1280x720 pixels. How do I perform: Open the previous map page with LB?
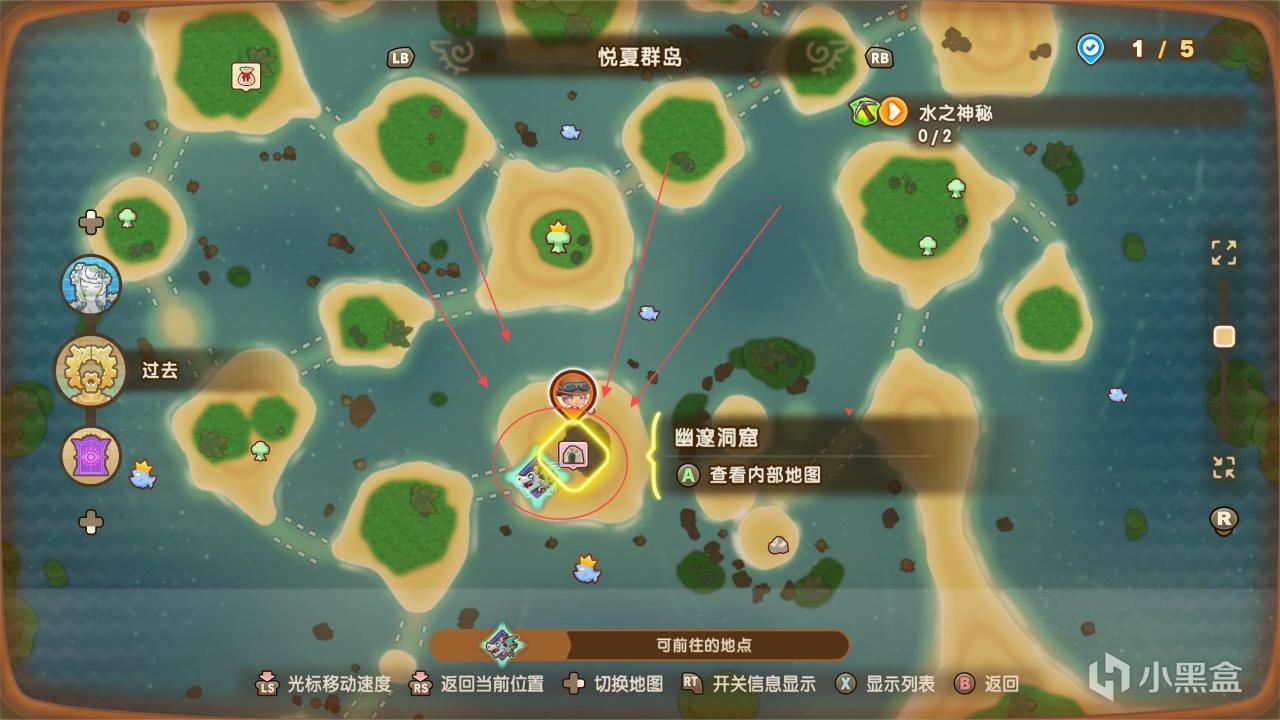[x=398, y=58]
